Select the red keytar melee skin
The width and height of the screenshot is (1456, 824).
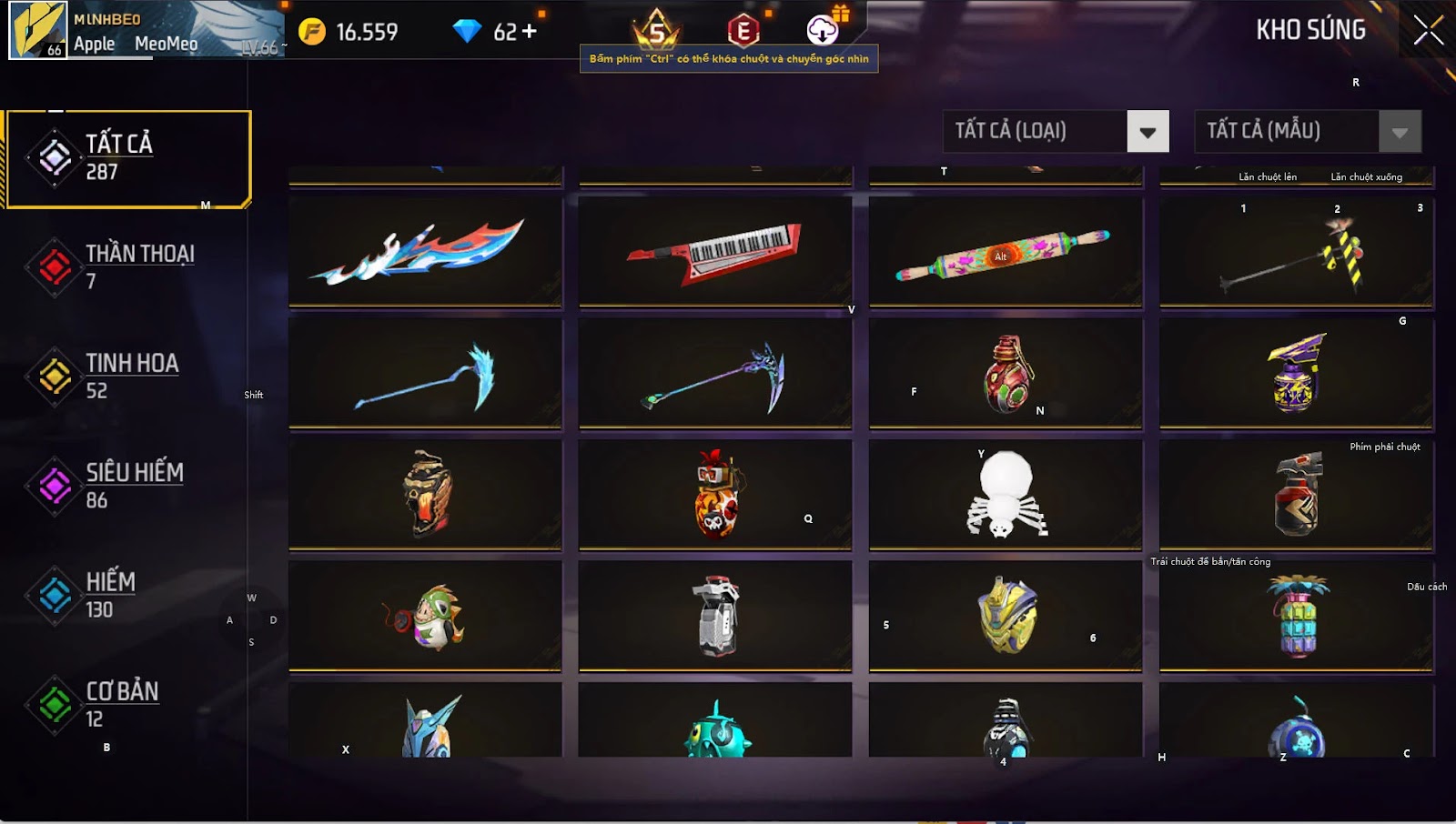[x=715, y=252]
